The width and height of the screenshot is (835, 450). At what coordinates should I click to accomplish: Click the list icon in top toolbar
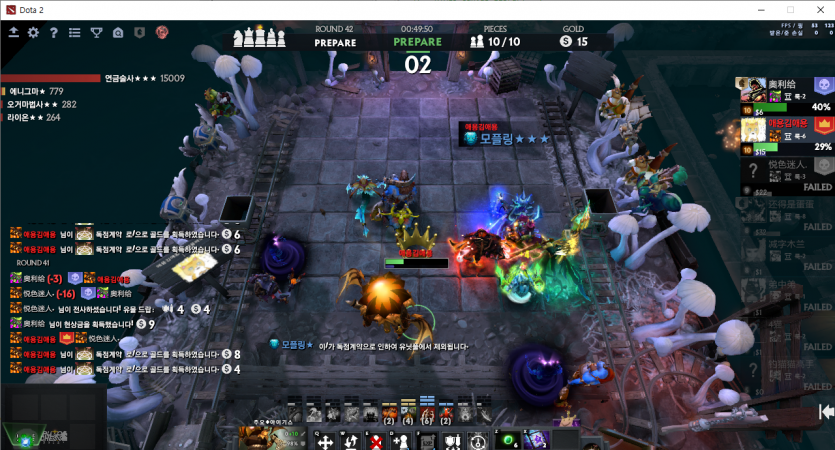coord(75,33)
